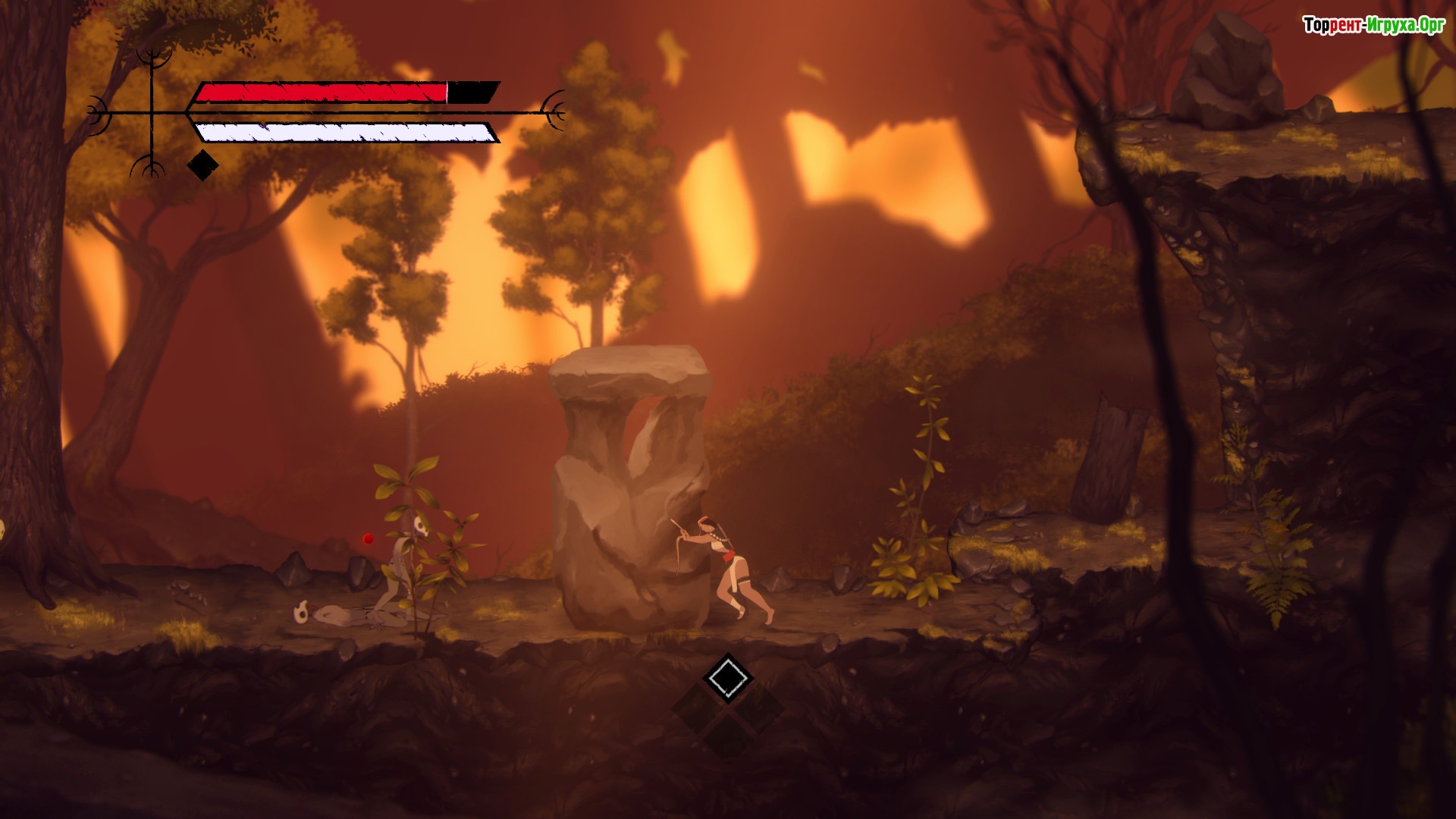Open the Торрент-Игруха.Орг watermark link
Viewport: 1456px width, 819px height.
[x=1373, y=25]
